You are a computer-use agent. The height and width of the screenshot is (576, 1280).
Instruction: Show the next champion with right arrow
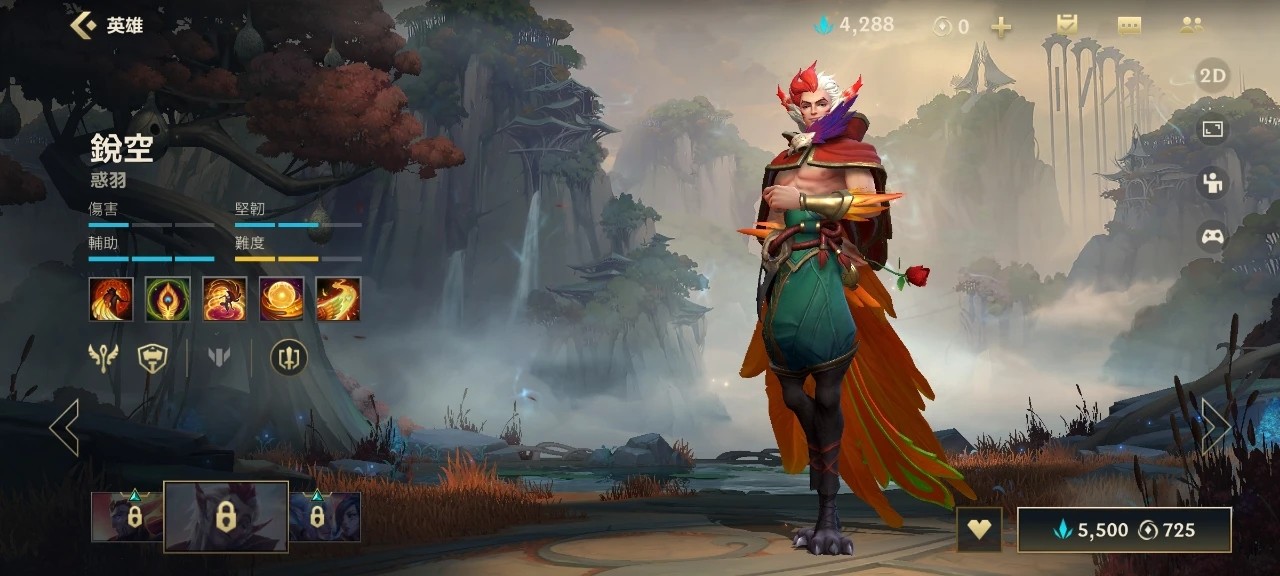(1215, 427)
